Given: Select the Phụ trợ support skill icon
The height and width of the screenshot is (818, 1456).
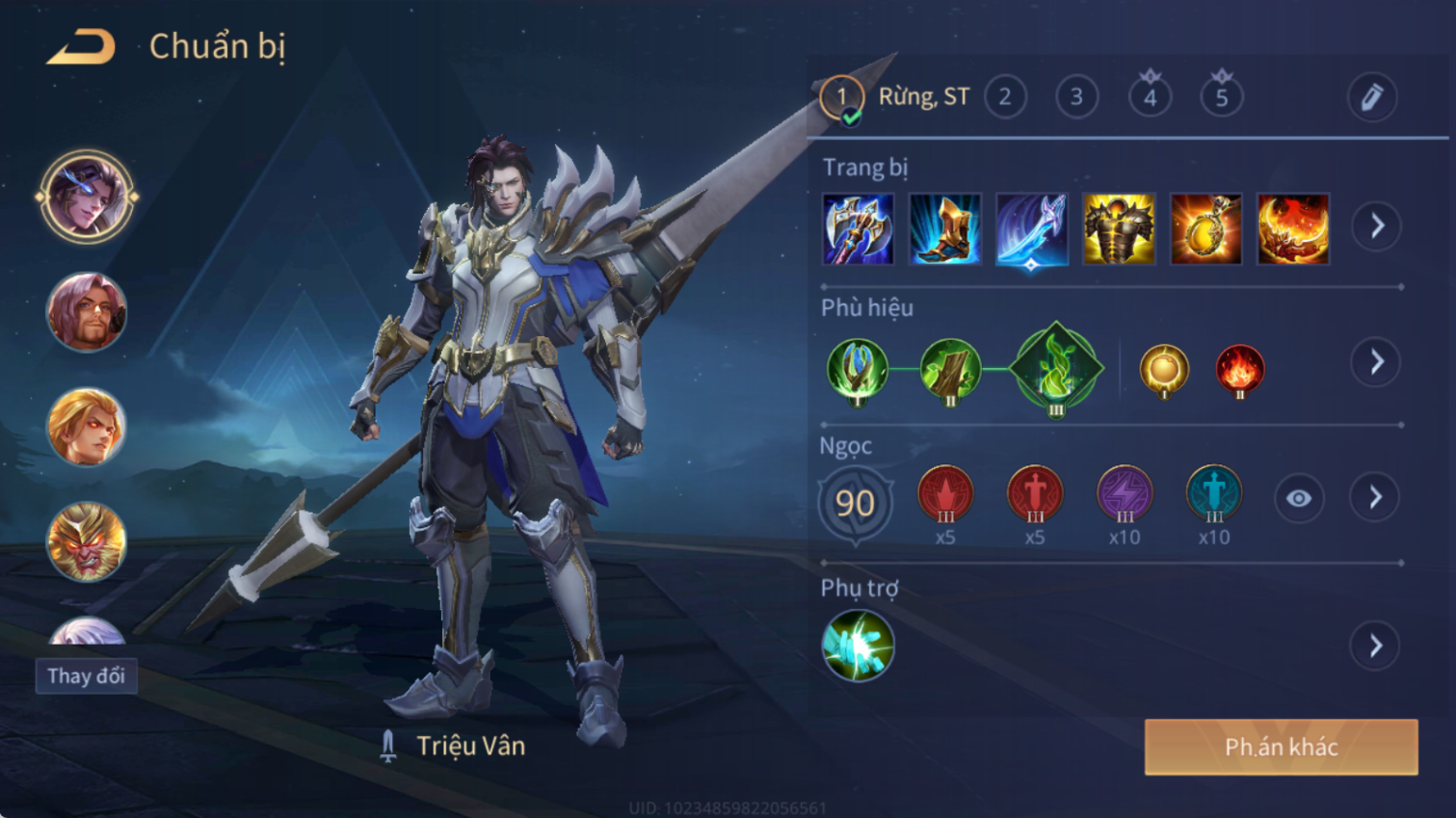Looking at the screenshot, I should [858, 646].
